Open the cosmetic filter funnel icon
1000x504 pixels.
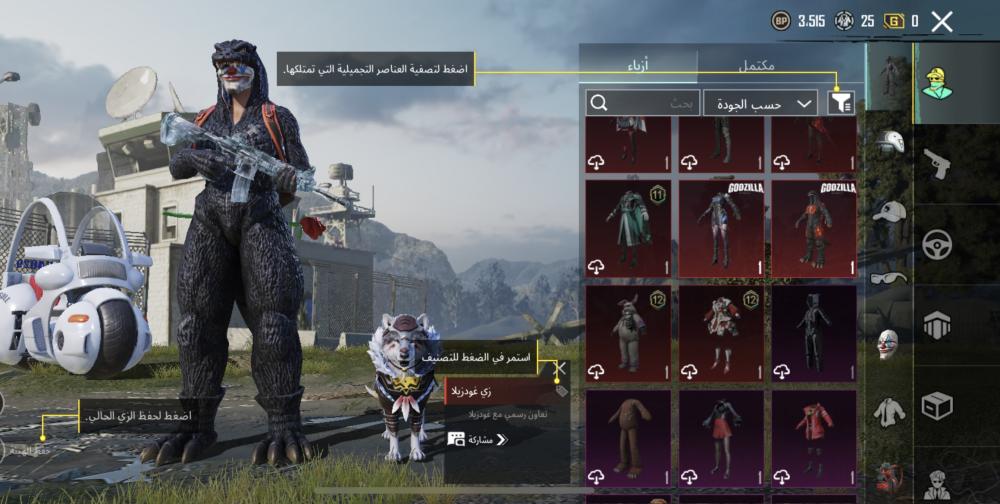(x=842, y=102)
